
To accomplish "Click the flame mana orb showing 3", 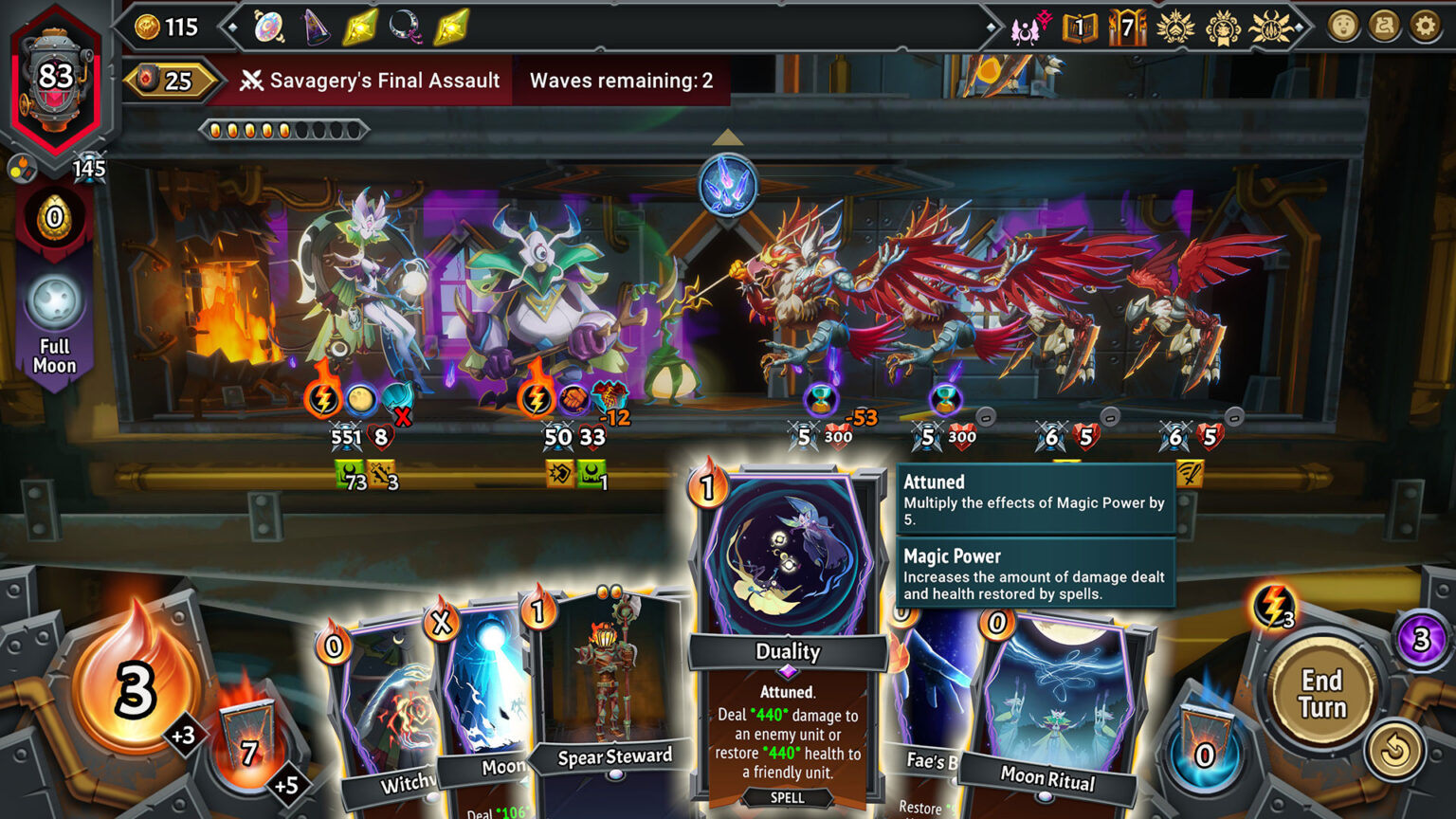I will [x=134, y=692].
